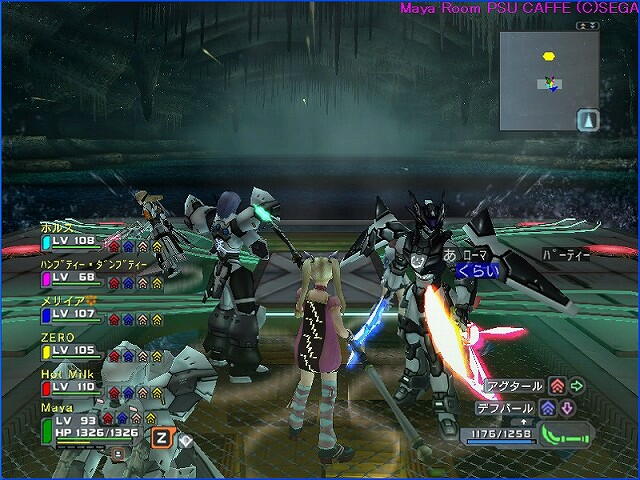
Task: Click the orange Z icon
Action: [161, 436]
